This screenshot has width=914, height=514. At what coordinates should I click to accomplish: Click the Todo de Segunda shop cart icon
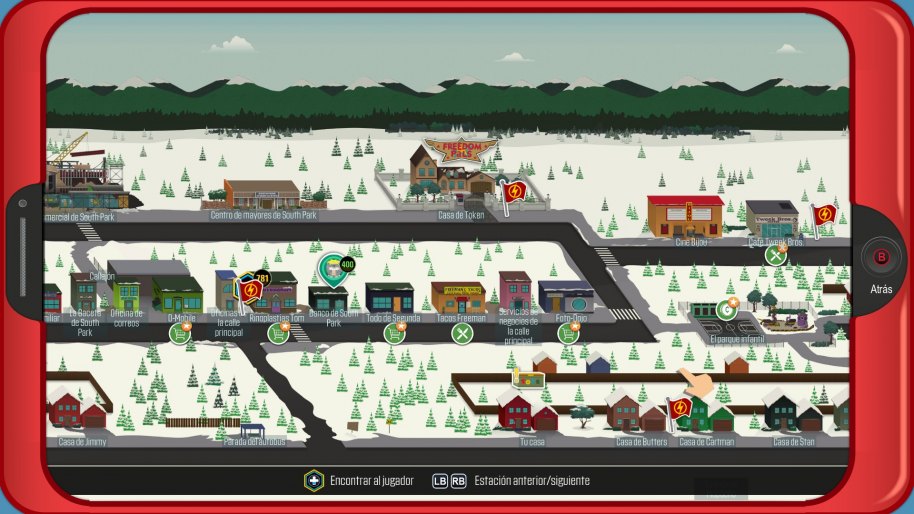[395, 332]
